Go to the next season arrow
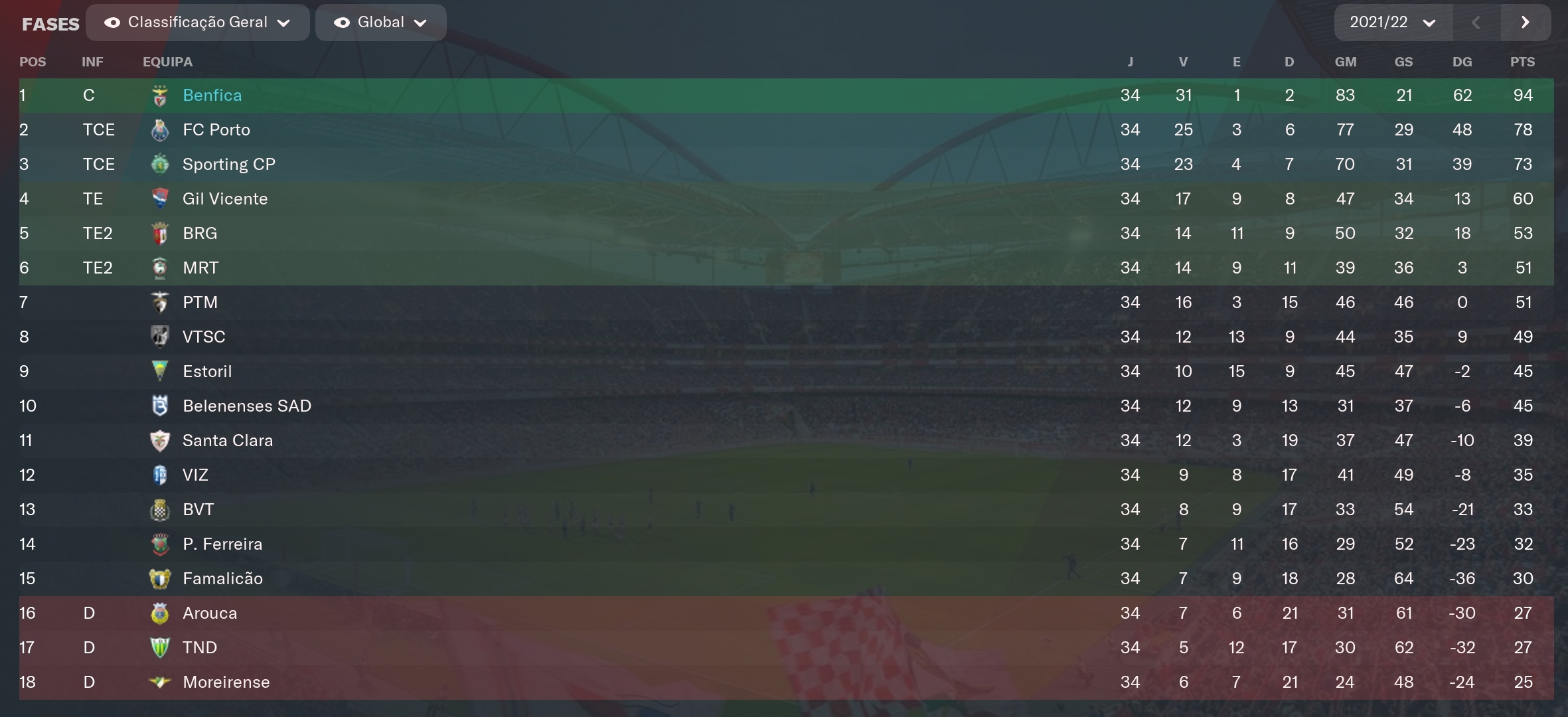Image resolution: width=1568 pixels, height=717 pixels. tap(1526, 23)
